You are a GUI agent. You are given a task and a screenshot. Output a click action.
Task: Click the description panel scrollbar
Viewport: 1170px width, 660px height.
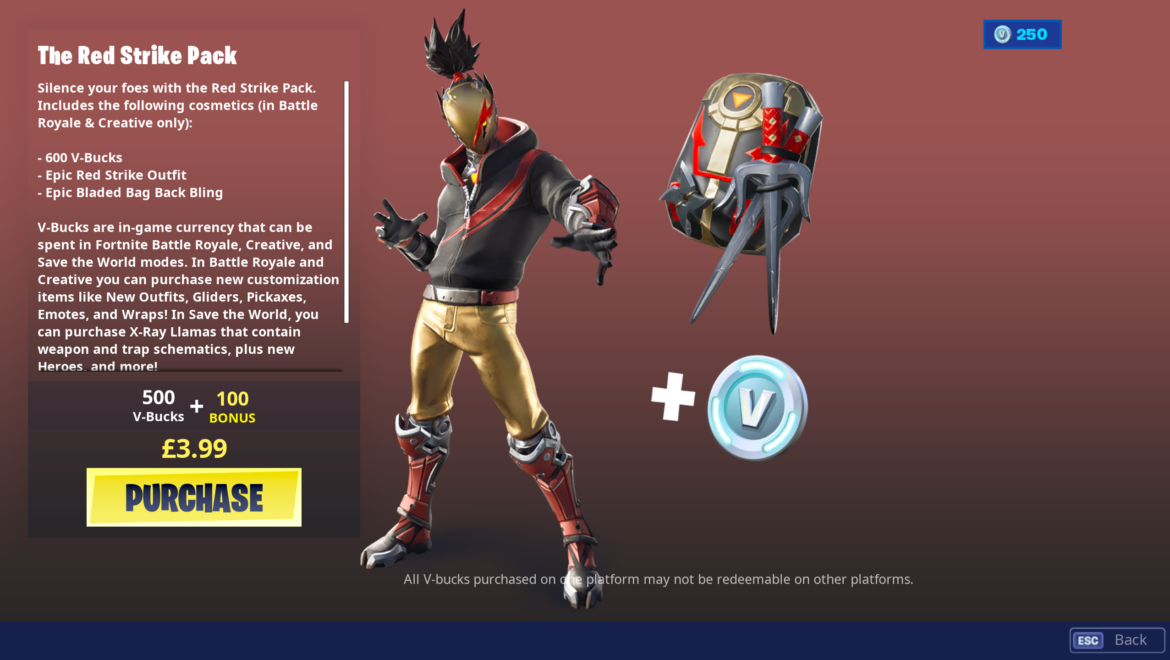(x=346, y=201)
